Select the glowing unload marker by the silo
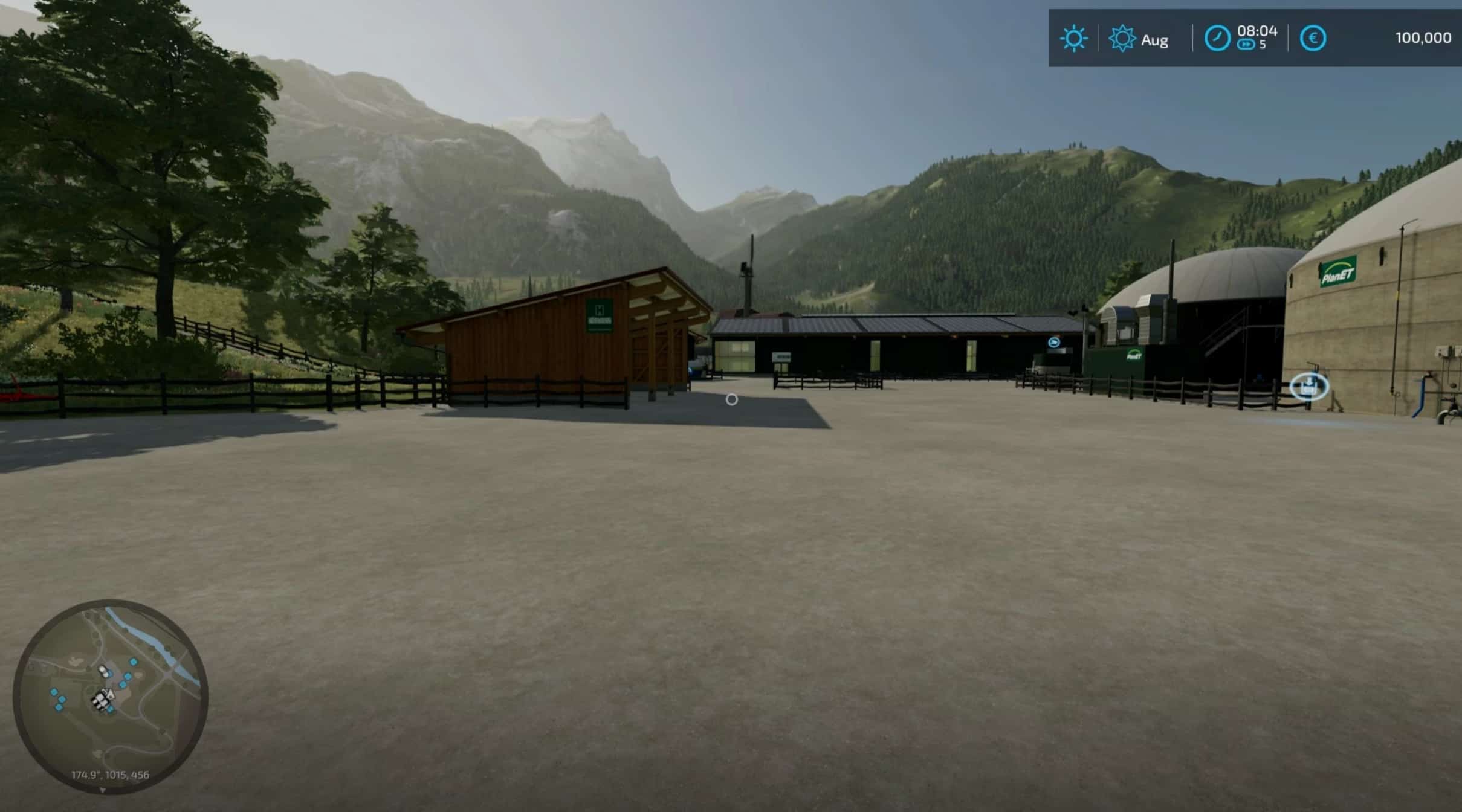This screenshot has width=1462, height=812. [x=1308, y=387]
